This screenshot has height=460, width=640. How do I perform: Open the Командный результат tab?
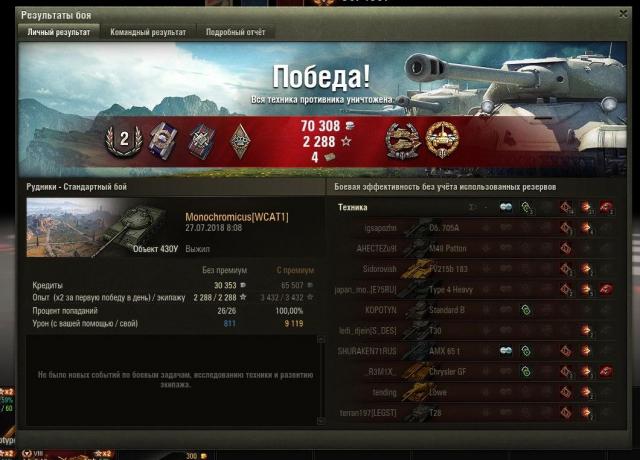(x=148, y=32)
